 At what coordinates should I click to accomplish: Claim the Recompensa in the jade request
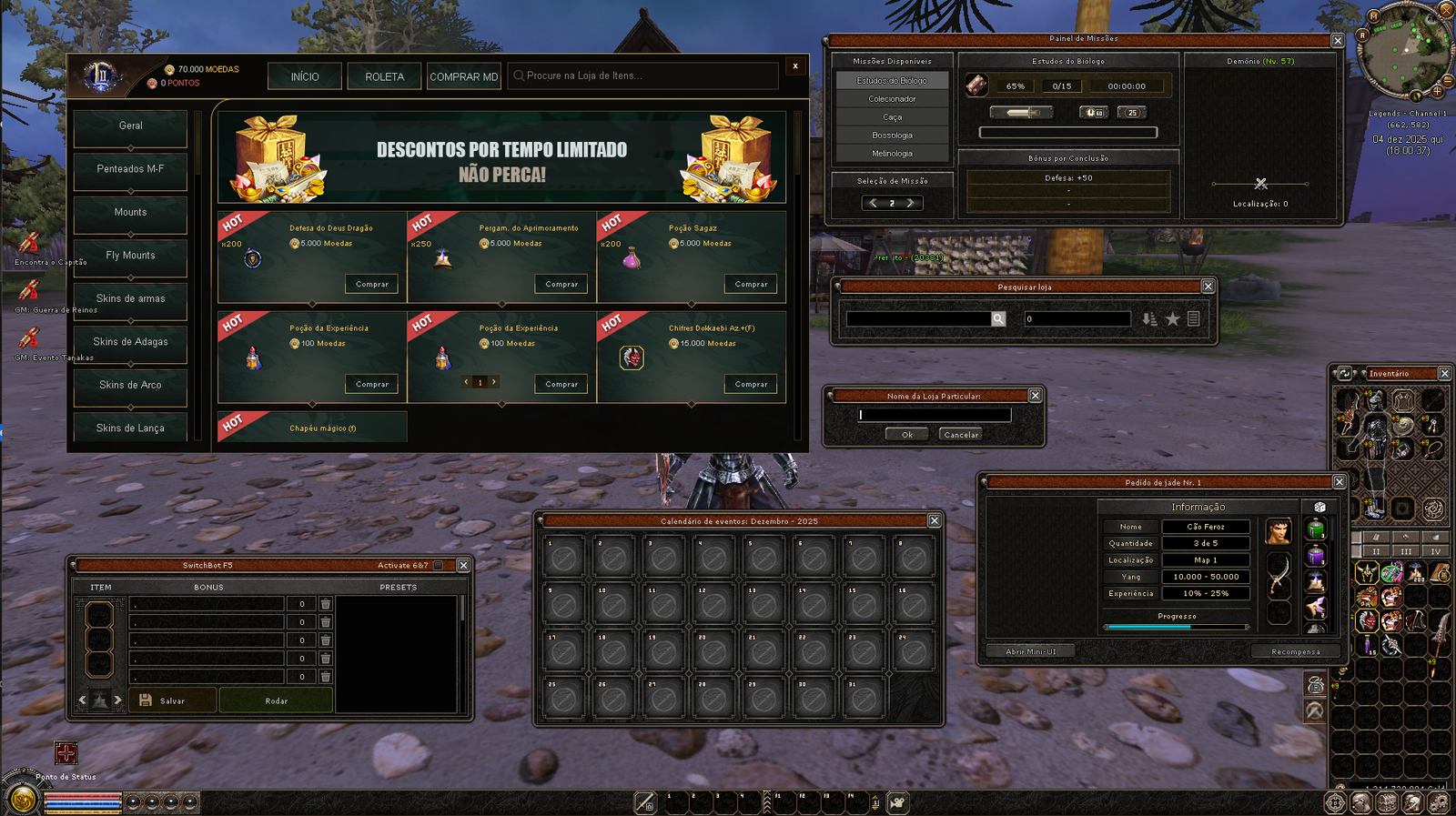point(1295,651)
